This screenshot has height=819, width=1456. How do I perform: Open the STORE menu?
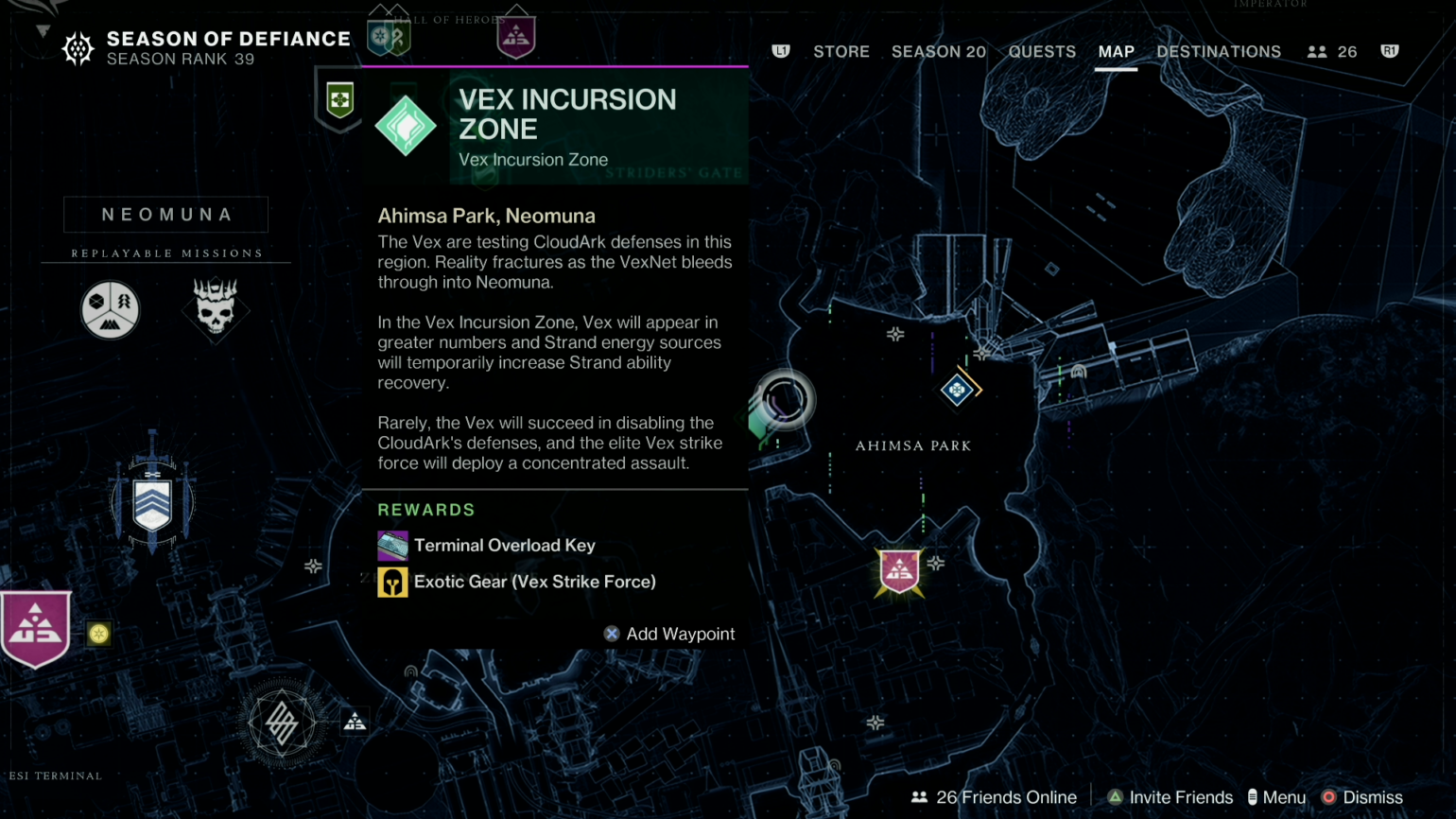tap(841, 52)
